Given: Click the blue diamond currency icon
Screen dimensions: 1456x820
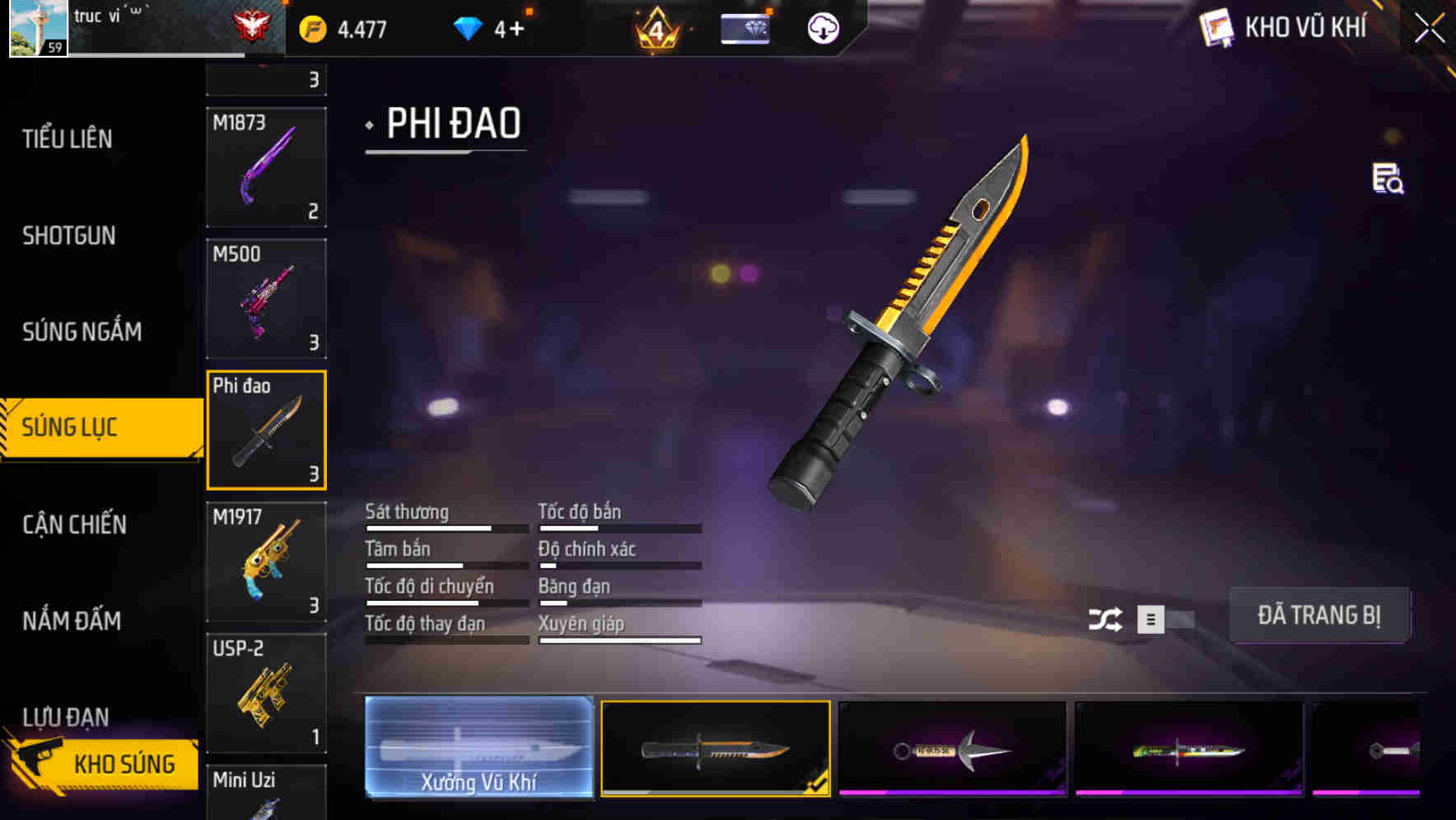Looking at the screenshot, I should click(466, 27).
